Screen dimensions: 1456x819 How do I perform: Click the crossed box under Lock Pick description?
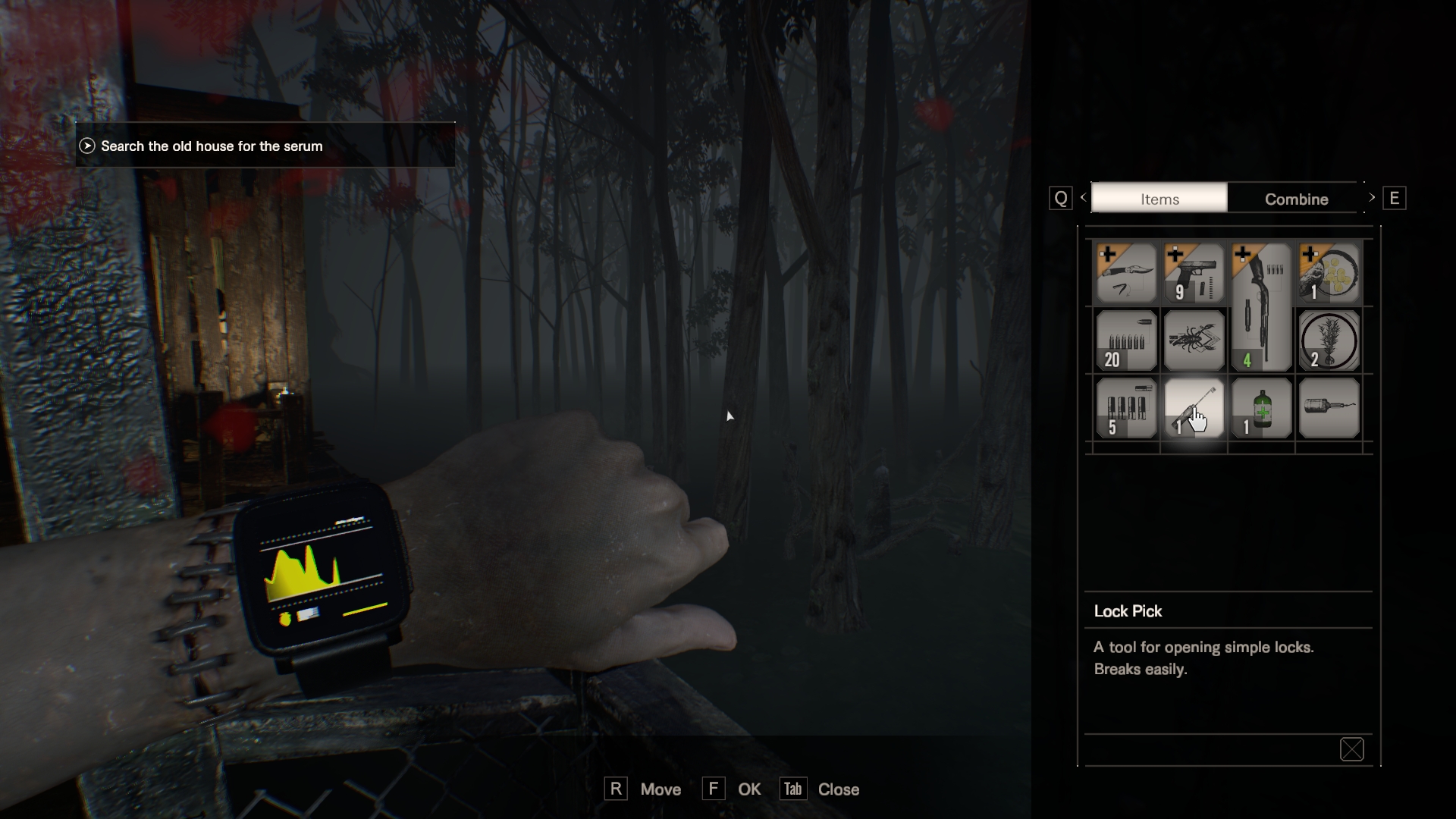(1351, 749)
